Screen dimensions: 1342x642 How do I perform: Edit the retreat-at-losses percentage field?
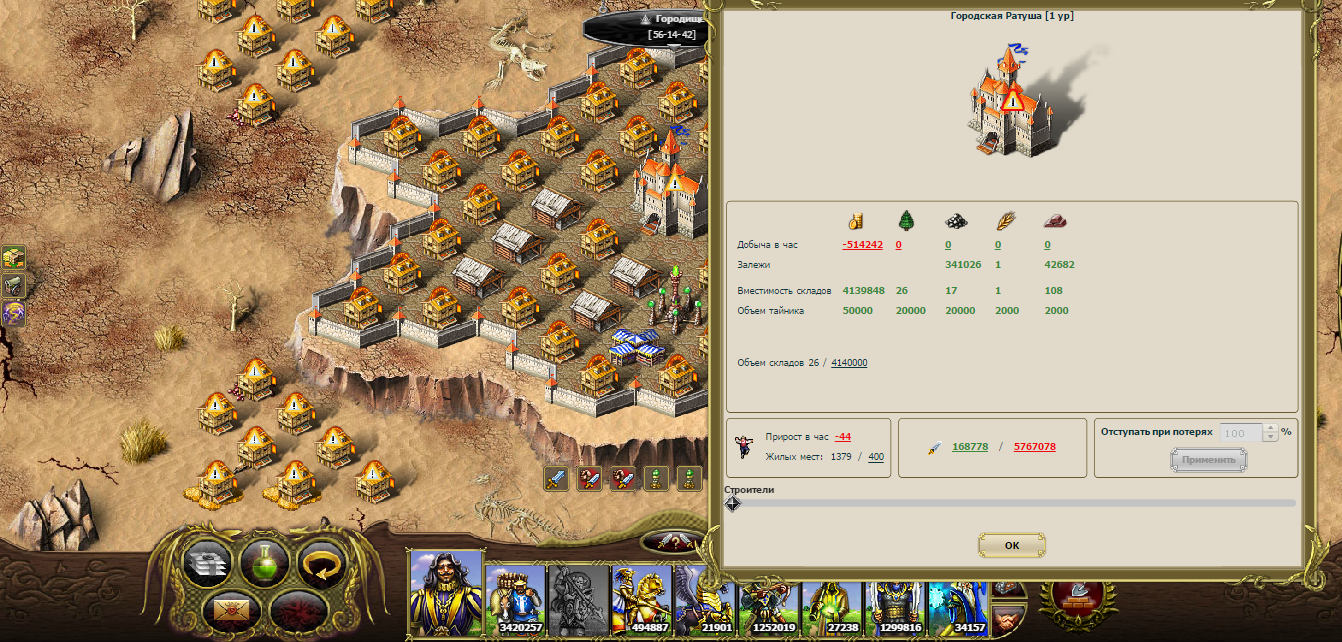tap(1240, 433)
